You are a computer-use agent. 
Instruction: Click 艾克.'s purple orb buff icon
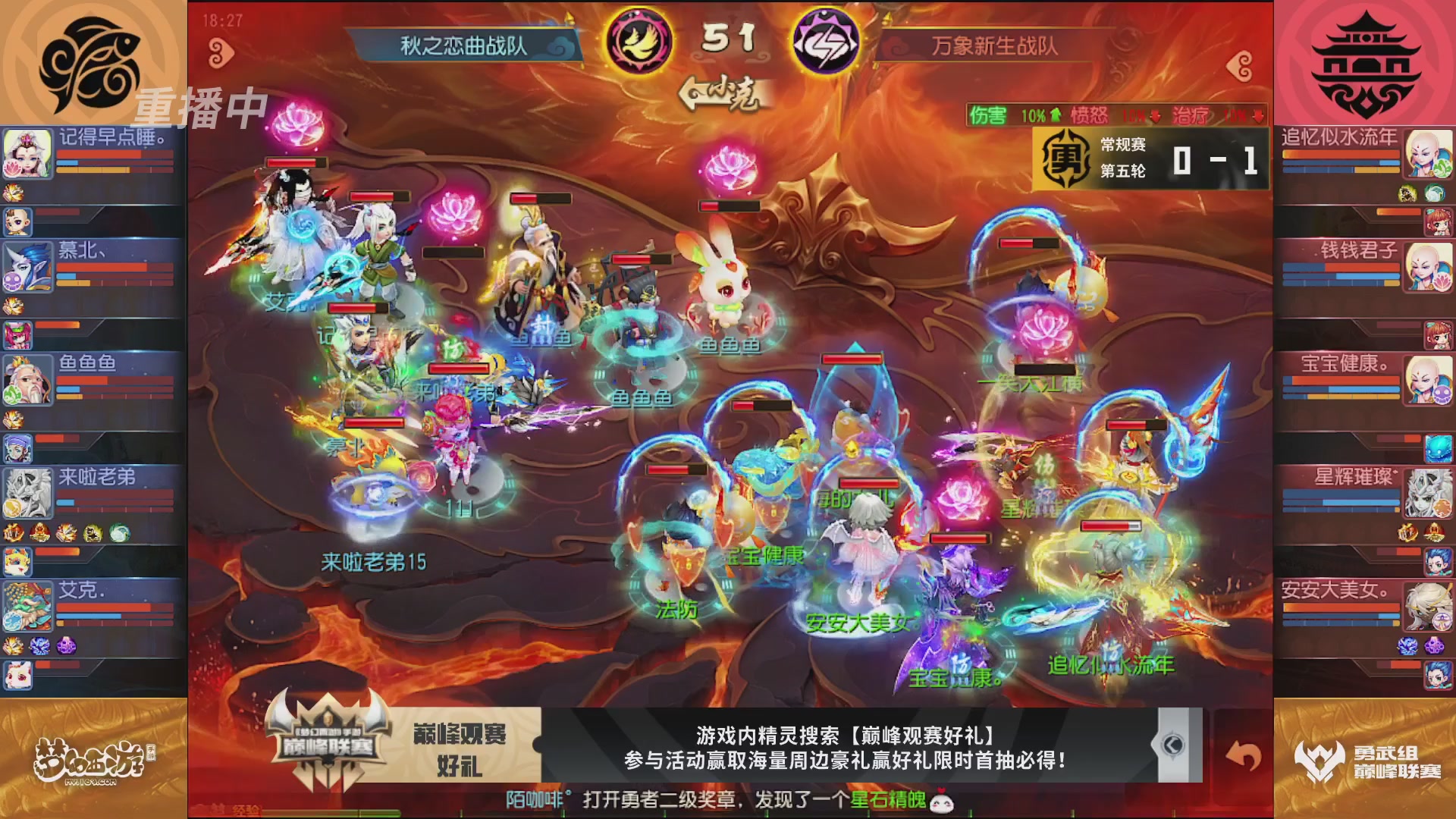(65, 645)
